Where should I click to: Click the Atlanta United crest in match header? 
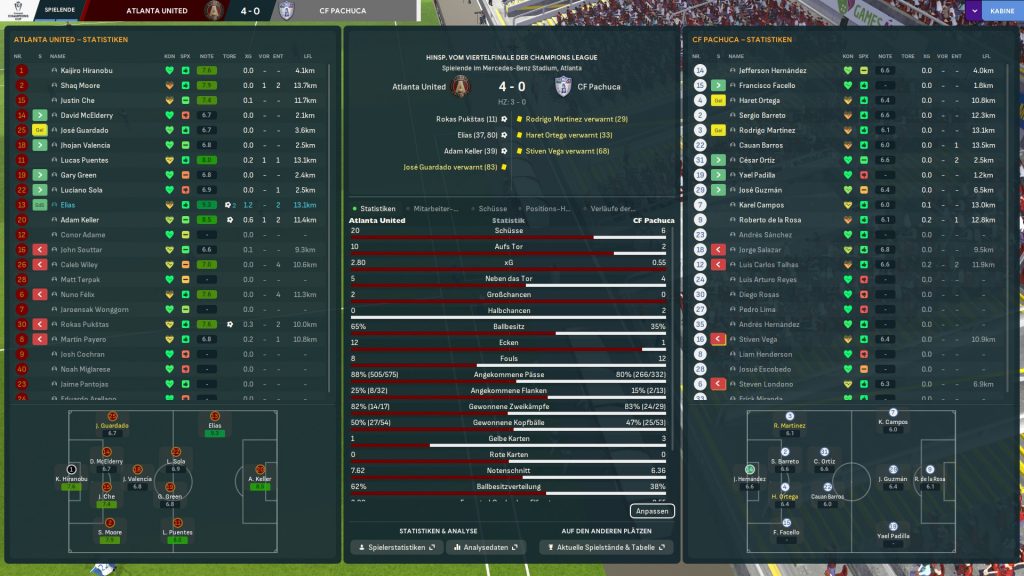click(x=461, y=86)
